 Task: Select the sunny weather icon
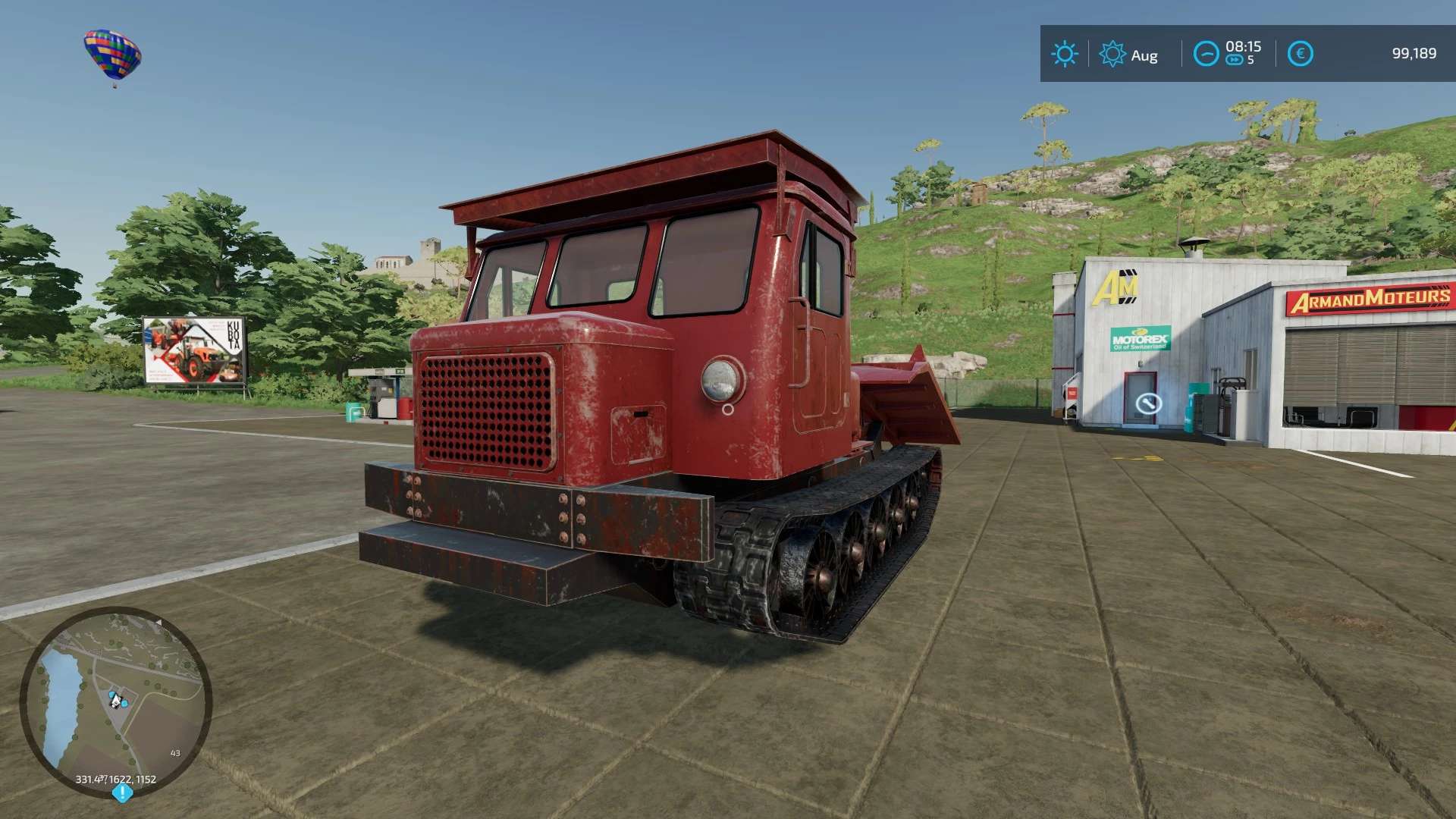click(x=1064, y=54)
